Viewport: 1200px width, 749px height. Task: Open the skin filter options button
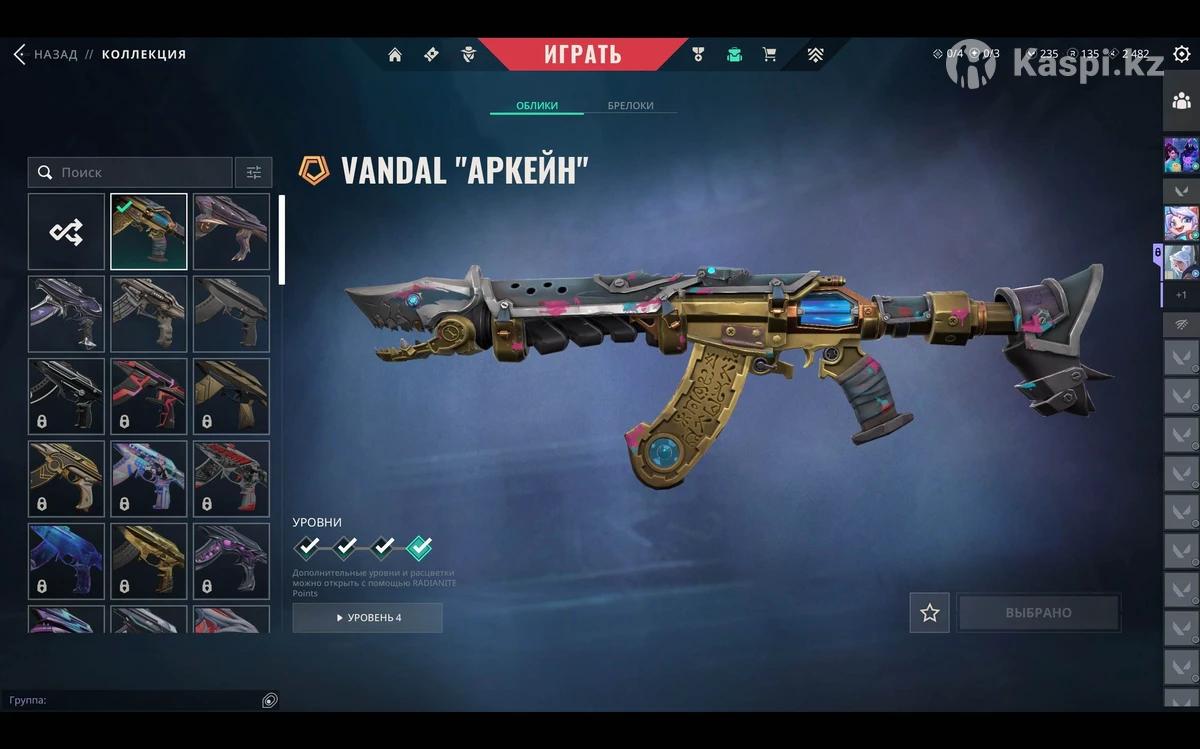tap(253, 172)
